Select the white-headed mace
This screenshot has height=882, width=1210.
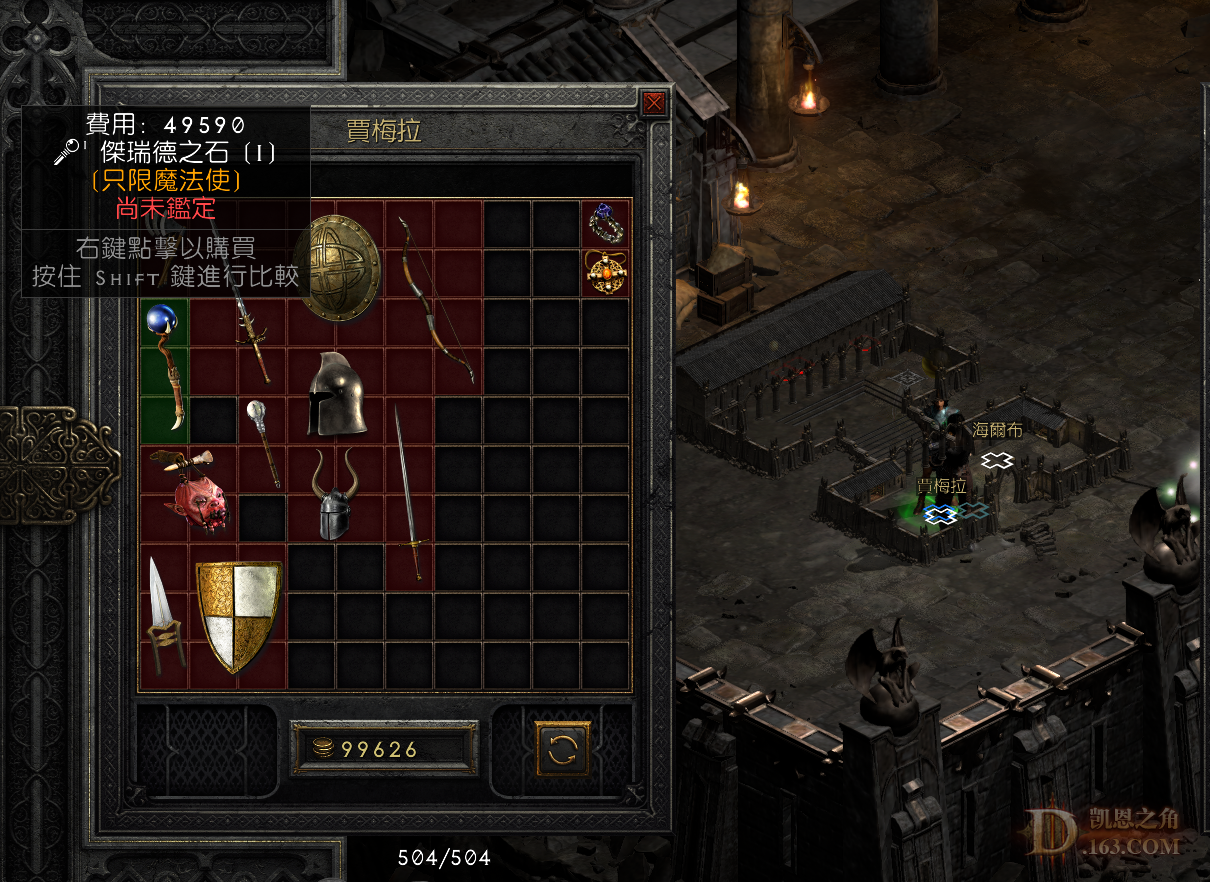[x=264, y=441]
